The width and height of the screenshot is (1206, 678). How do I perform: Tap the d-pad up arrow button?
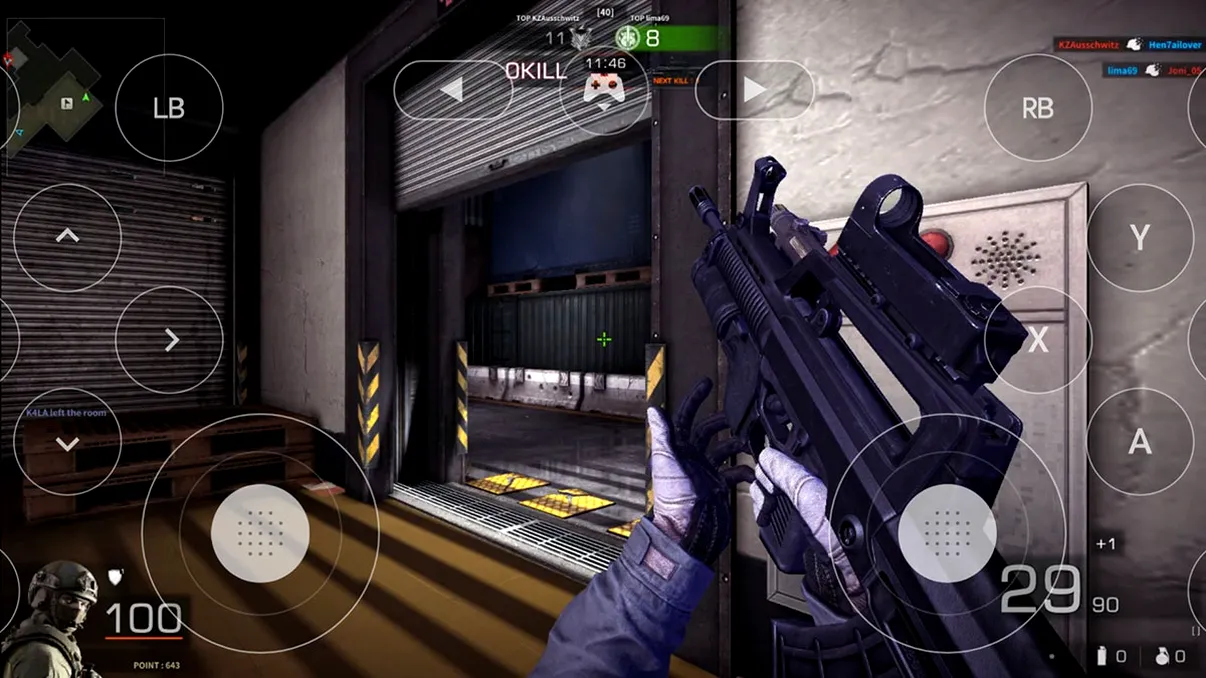point(67,238)
